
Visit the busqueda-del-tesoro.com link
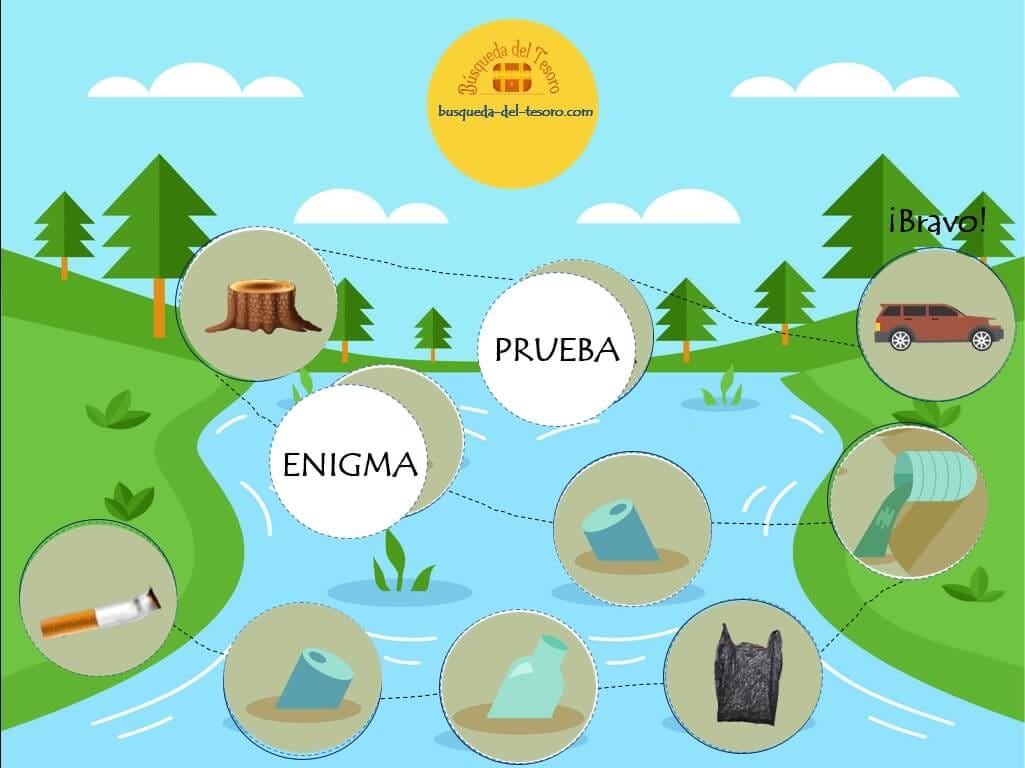[515, 112]
